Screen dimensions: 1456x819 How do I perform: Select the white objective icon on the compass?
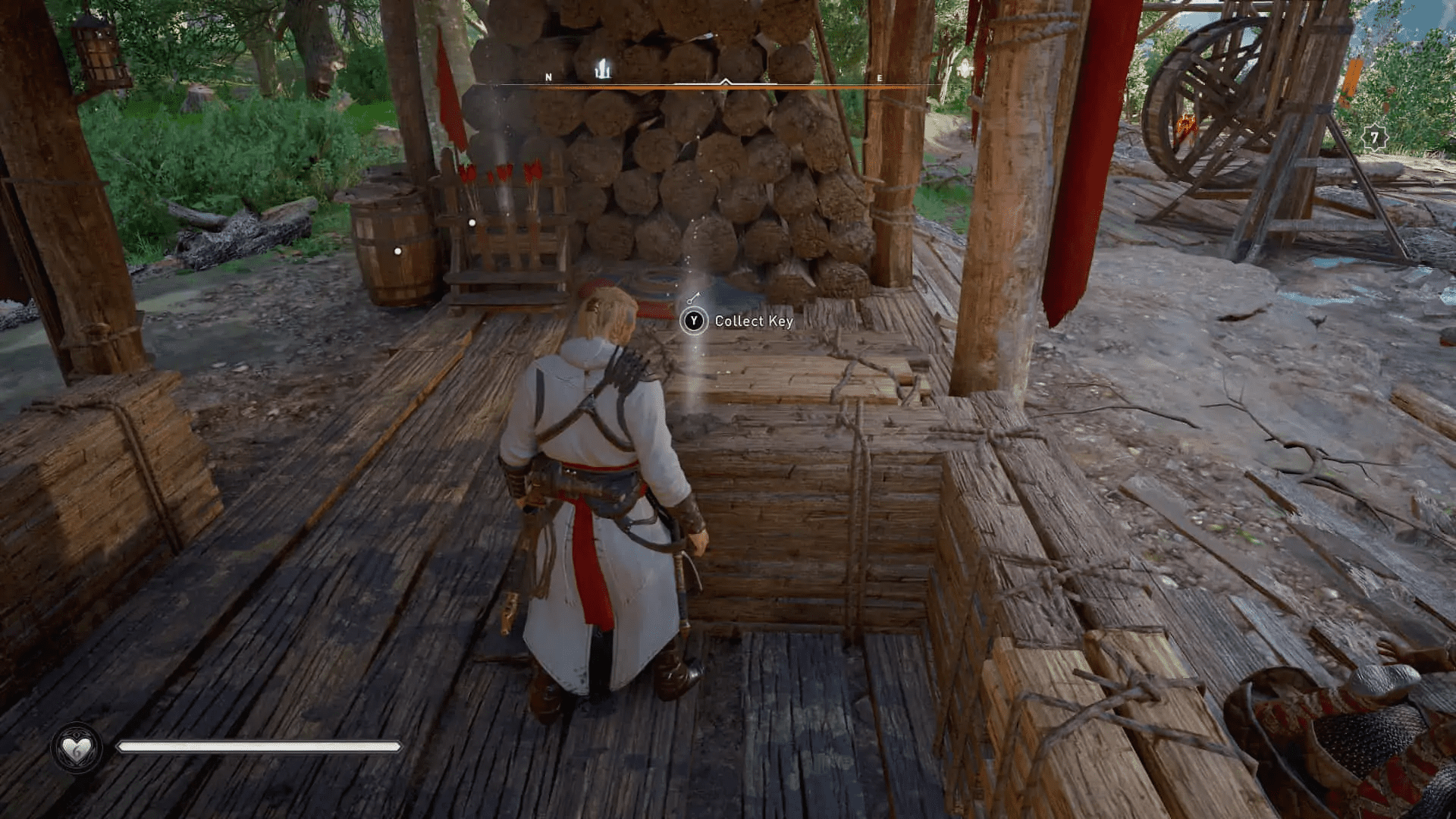tap(604, 67)
